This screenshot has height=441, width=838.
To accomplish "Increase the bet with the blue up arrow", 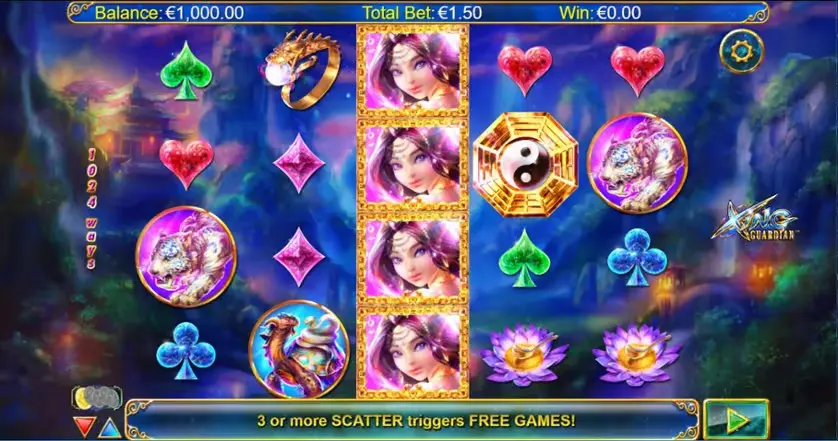I will pos(108,427).
